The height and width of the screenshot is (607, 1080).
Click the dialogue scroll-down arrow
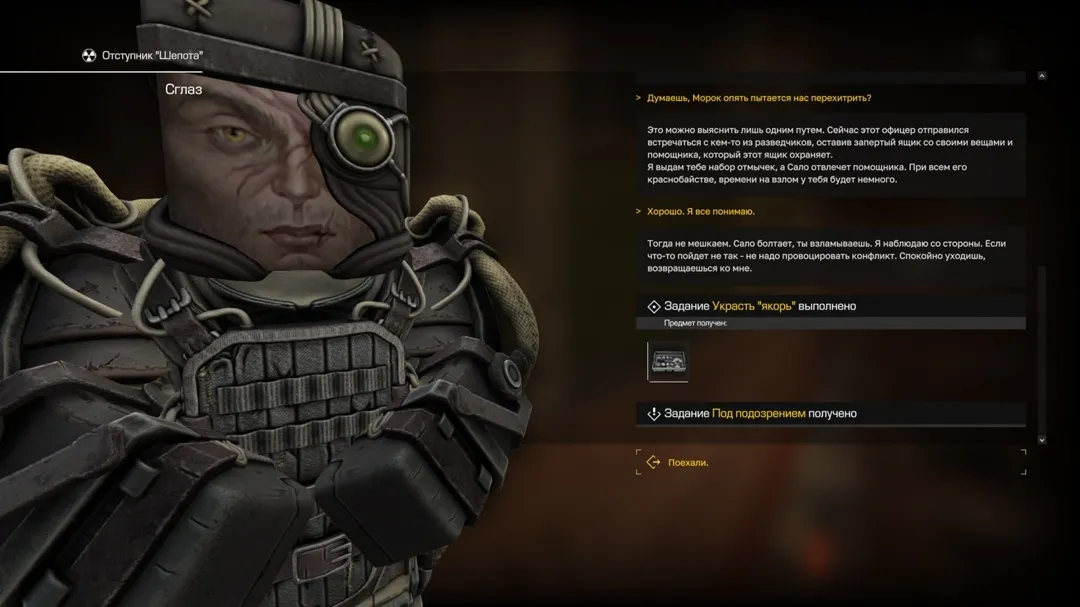click(1042, 439)
